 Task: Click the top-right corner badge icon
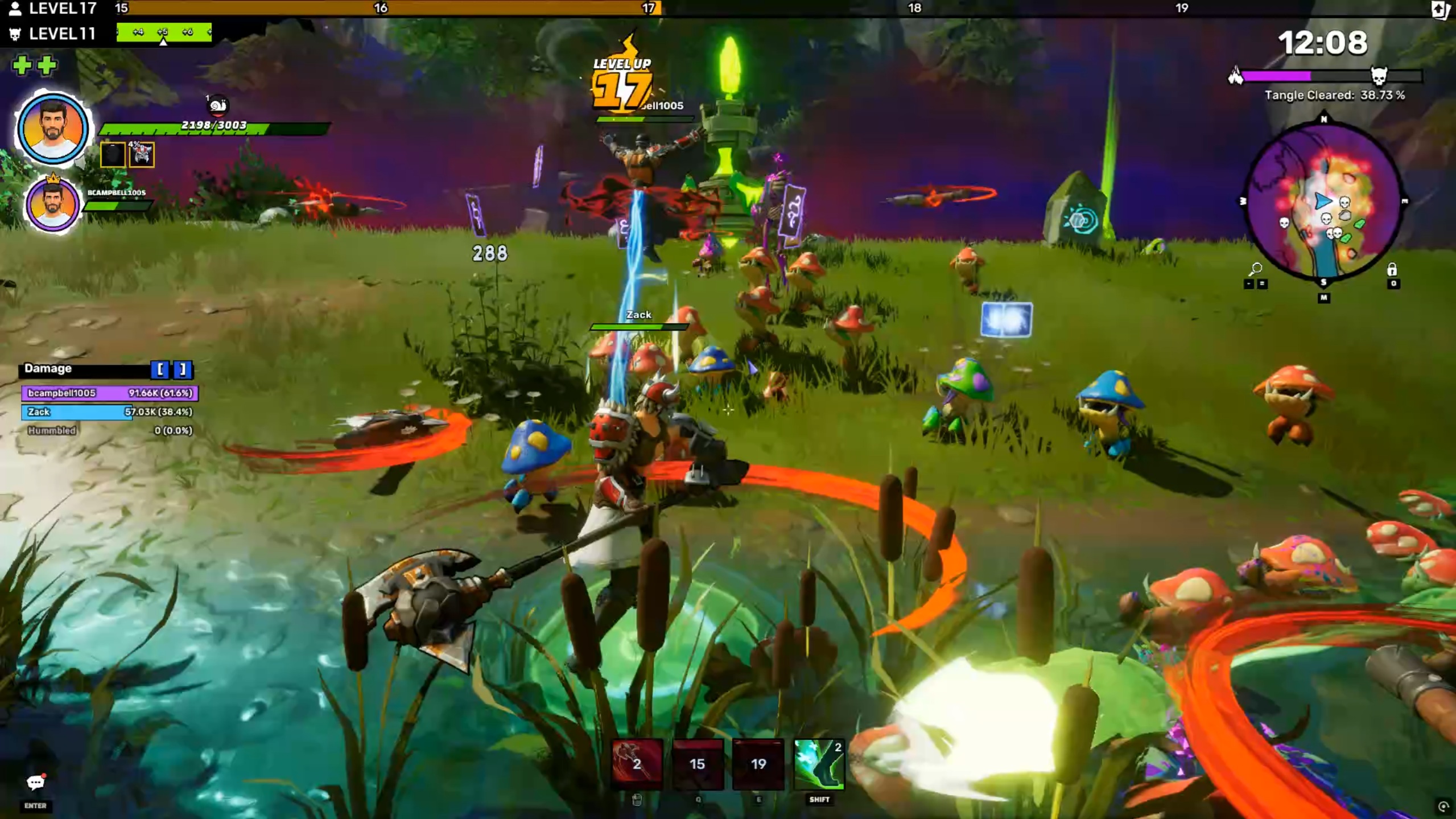tap(1439, 9)
